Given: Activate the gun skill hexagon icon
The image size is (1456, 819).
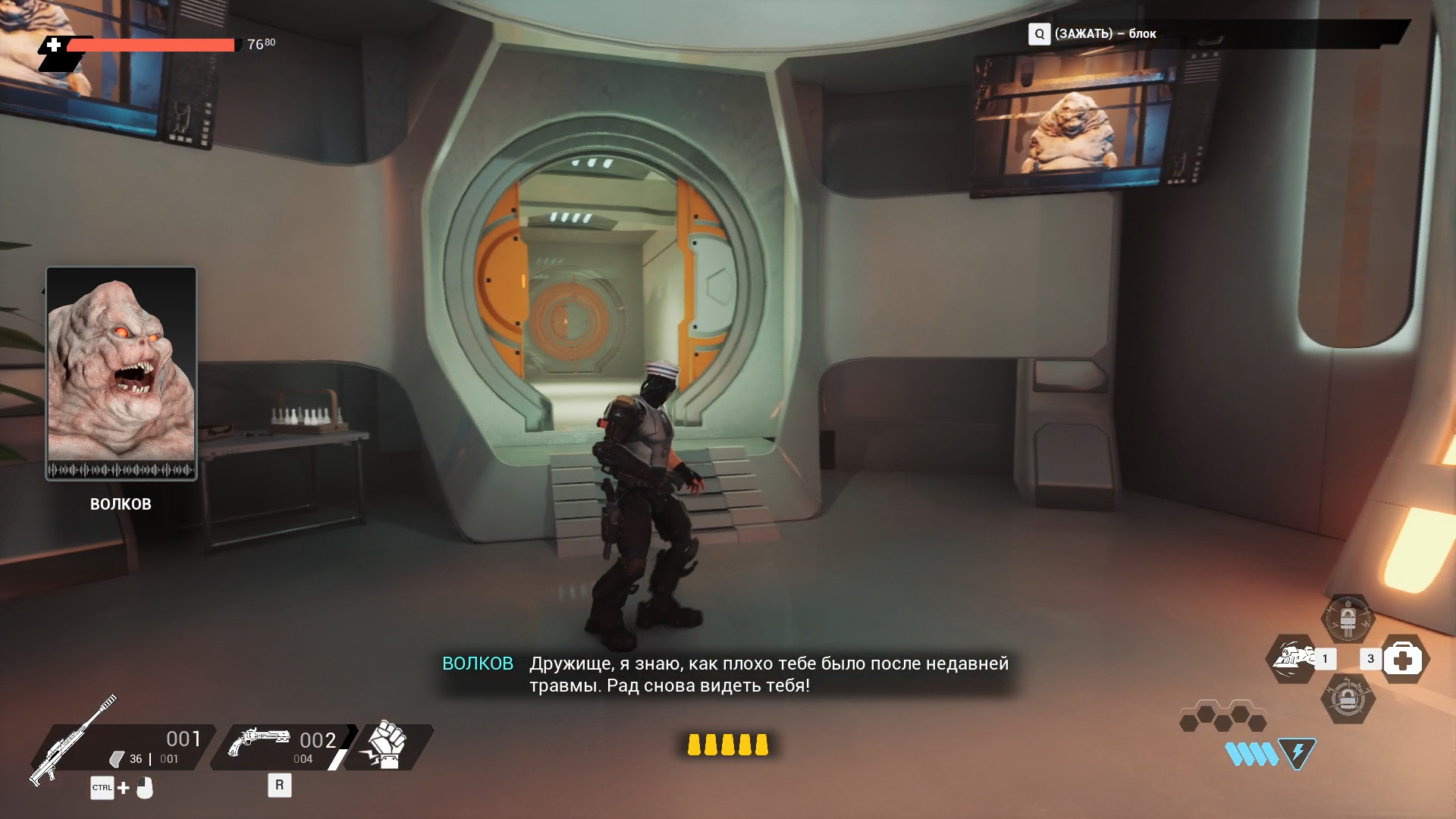Looking at the screenshot, I should point(1292,658).
